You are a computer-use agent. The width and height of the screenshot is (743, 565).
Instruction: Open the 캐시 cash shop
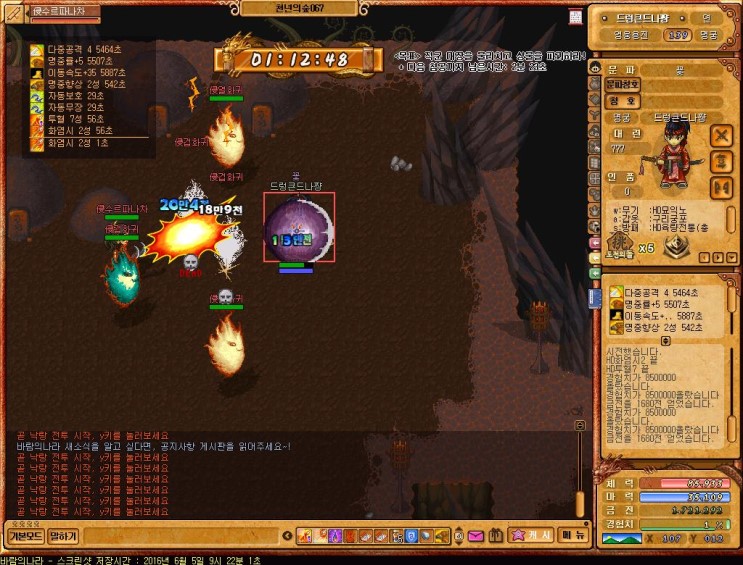[530, 537]
